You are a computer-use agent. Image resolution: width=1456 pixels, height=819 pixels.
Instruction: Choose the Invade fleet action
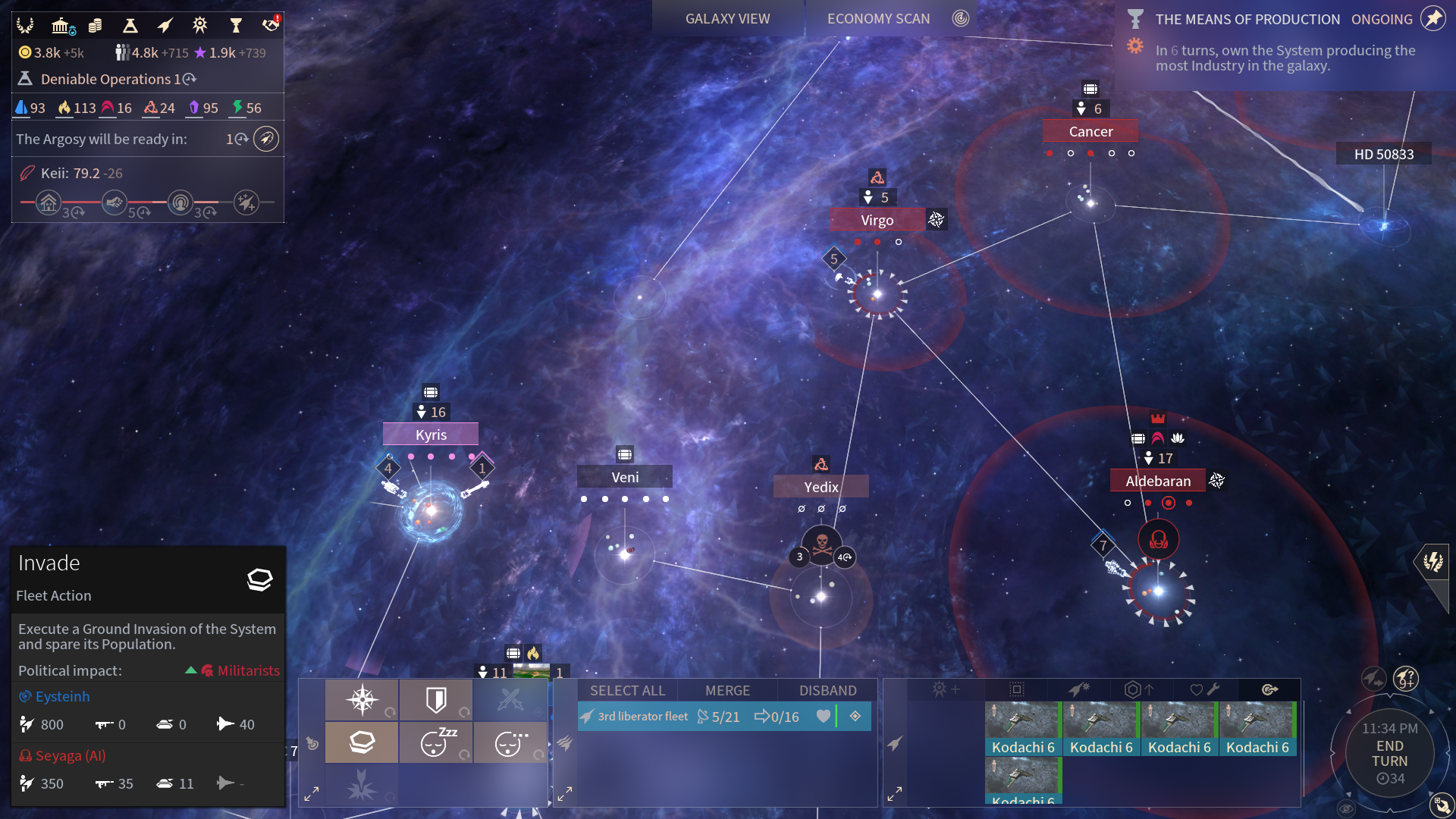(362, 742)
